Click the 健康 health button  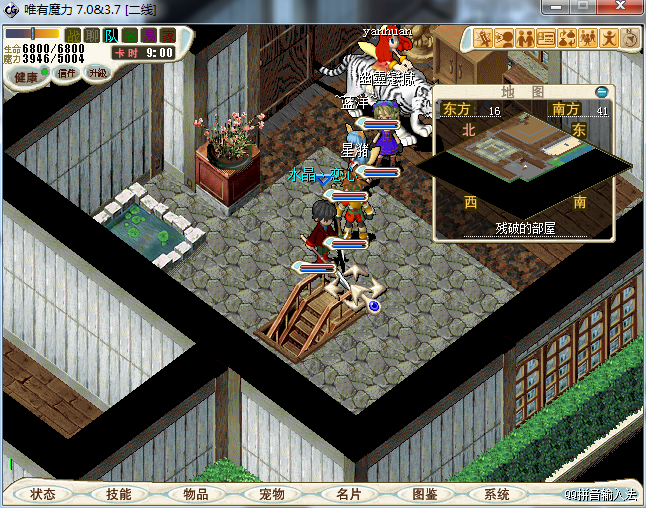[26, 77]
